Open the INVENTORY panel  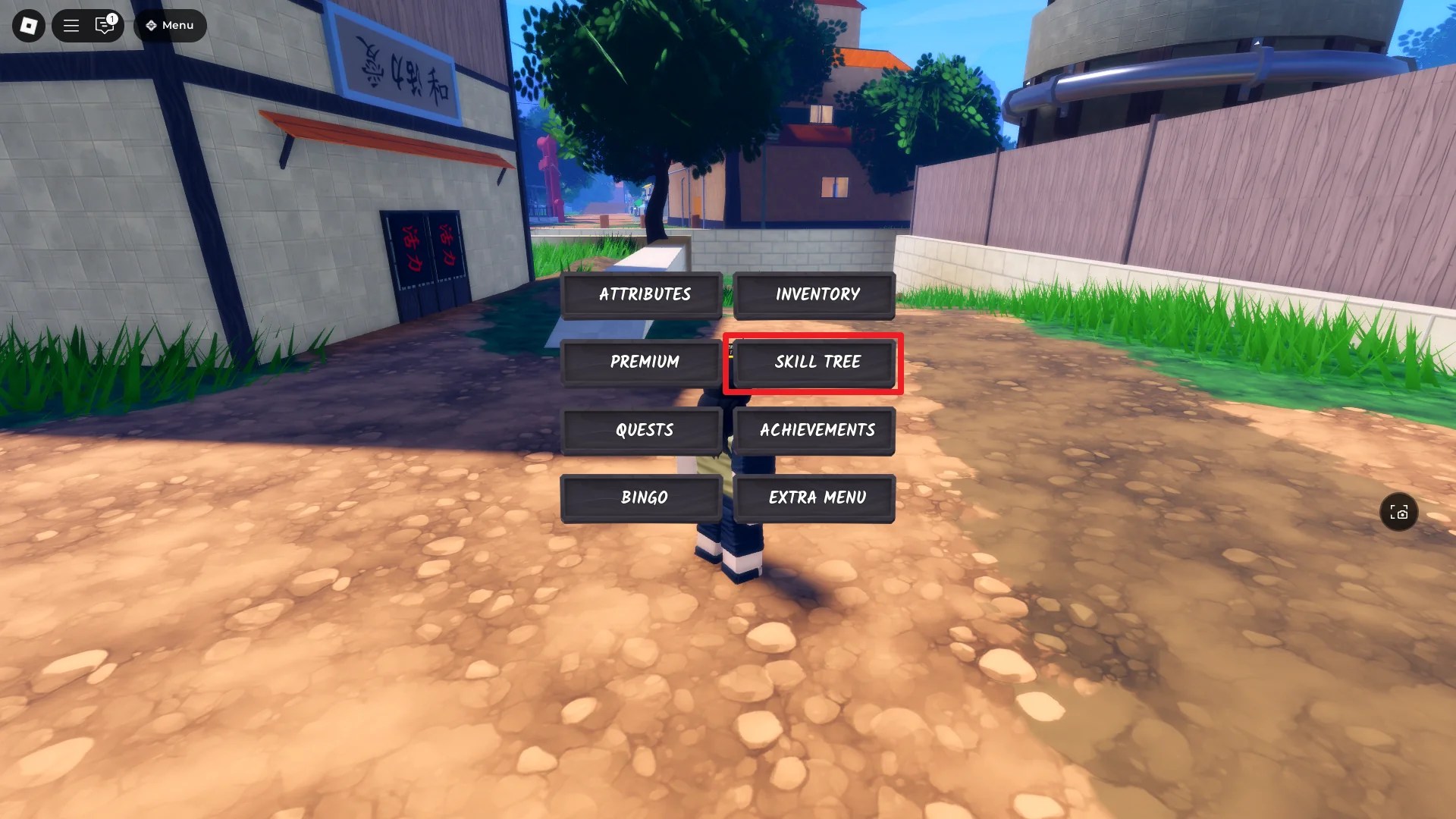click(814, 295)
